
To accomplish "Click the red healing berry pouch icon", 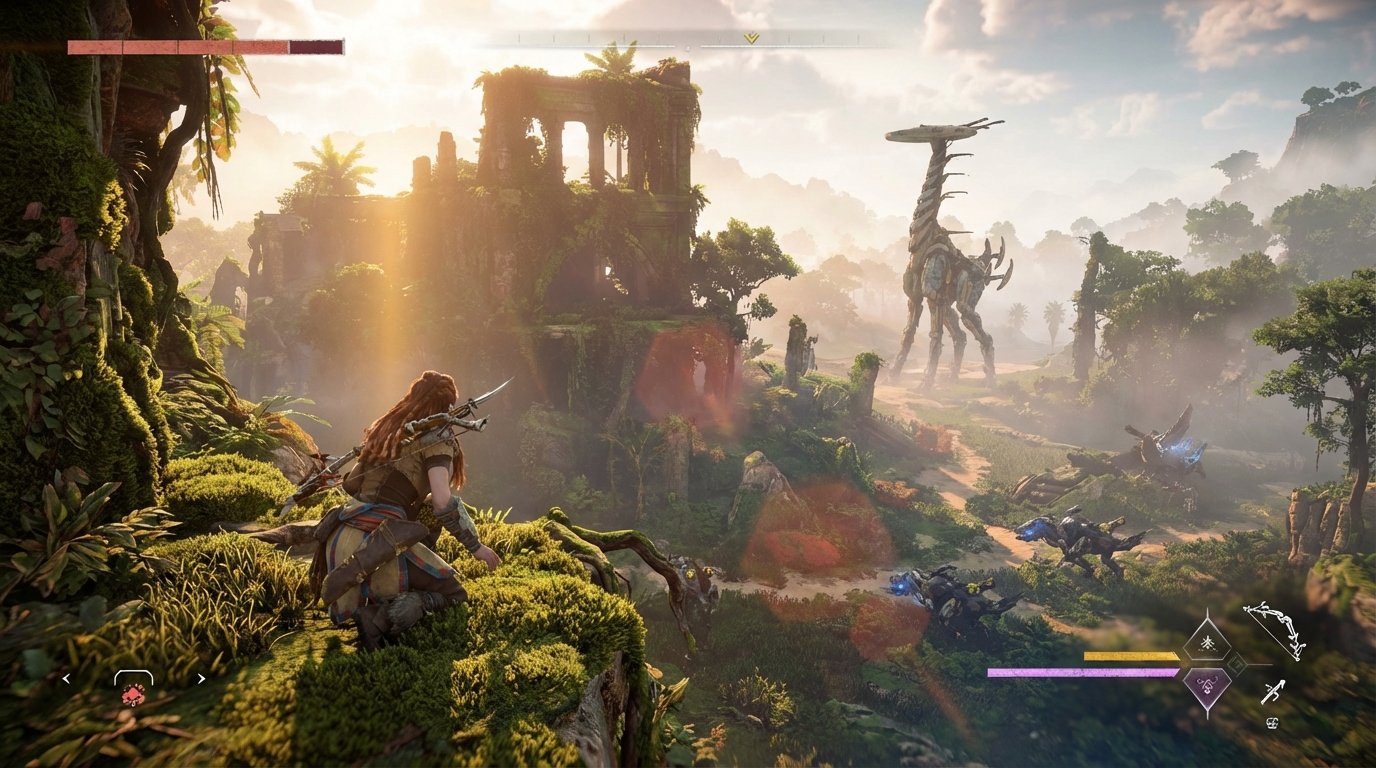I will [x=133, y=695].
